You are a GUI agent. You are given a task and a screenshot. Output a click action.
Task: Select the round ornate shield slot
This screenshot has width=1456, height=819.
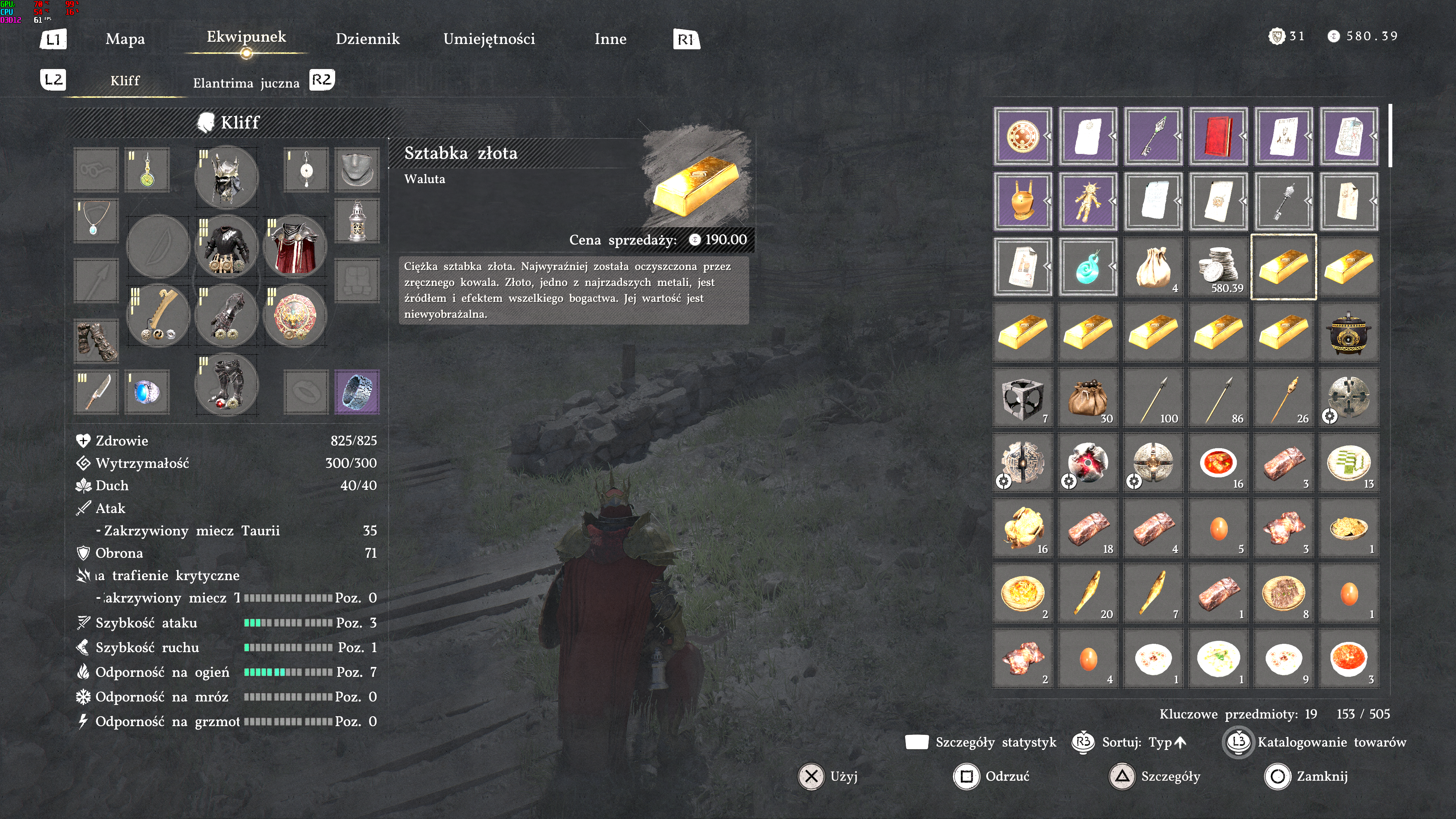[295, 315]
